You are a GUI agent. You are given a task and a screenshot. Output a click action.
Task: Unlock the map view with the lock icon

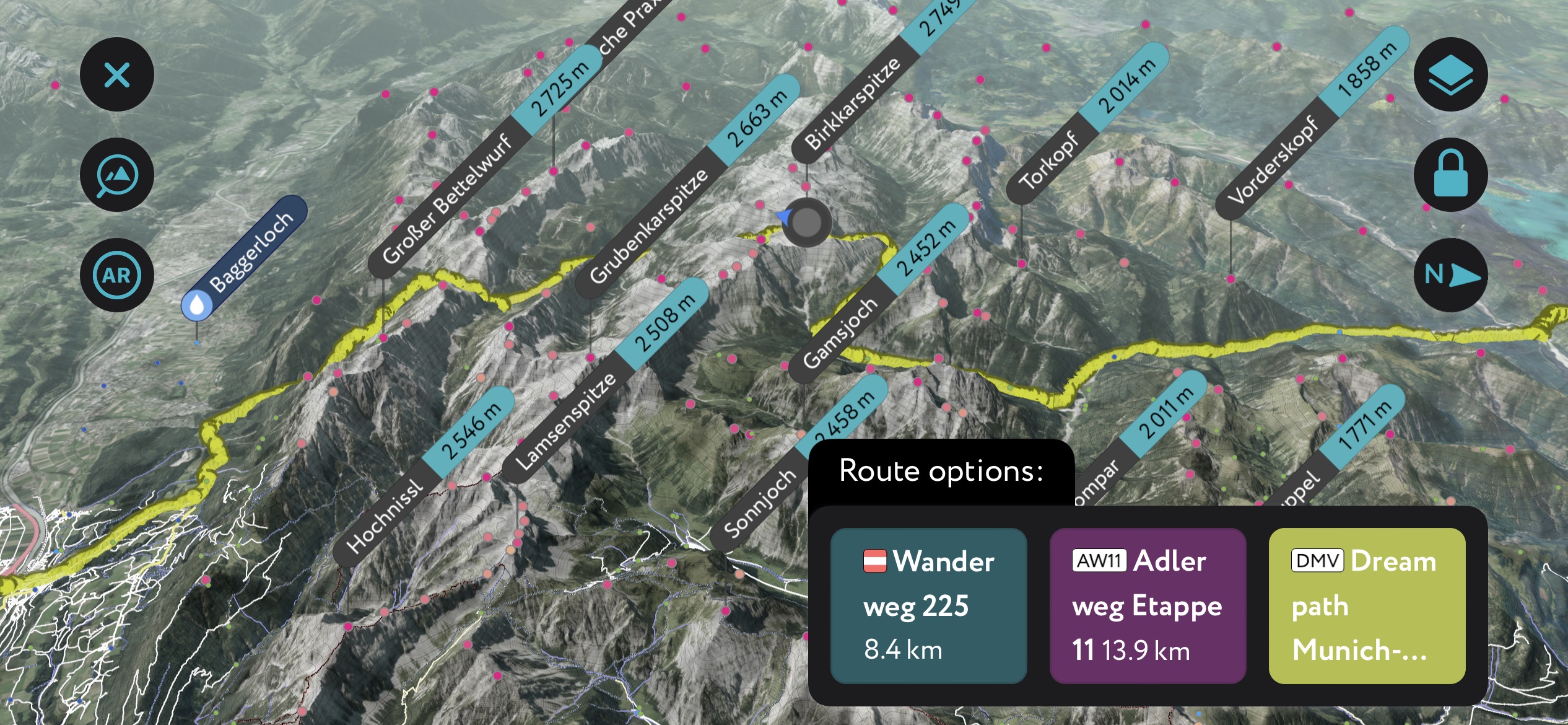click(1451, 174)
